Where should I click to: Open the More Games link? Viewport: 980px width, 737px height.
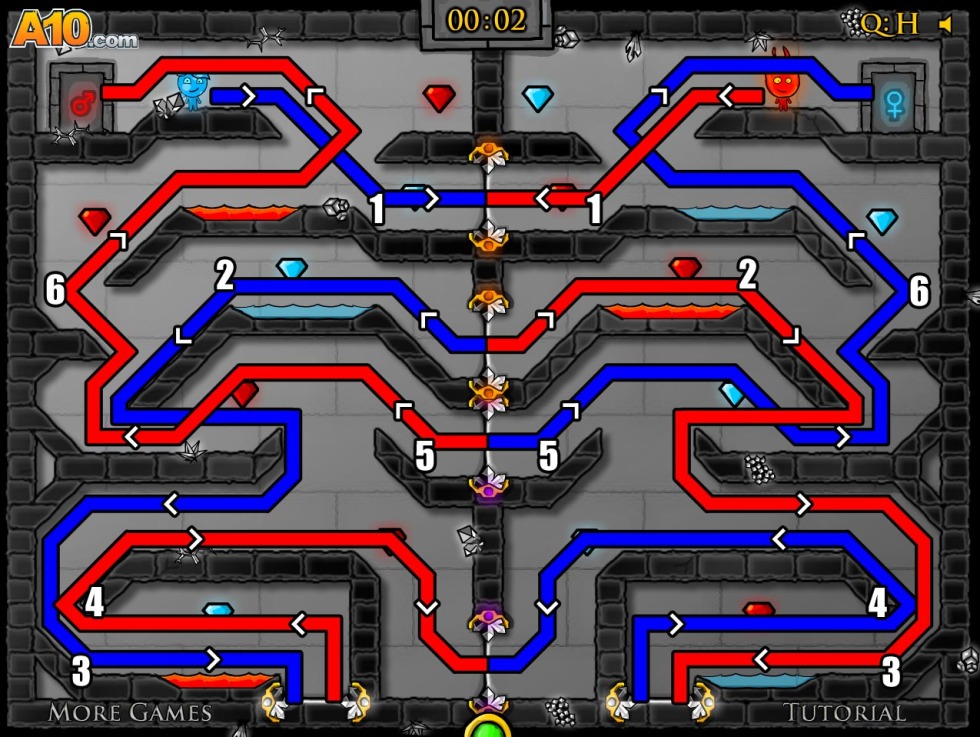click(x=130, y=712)
